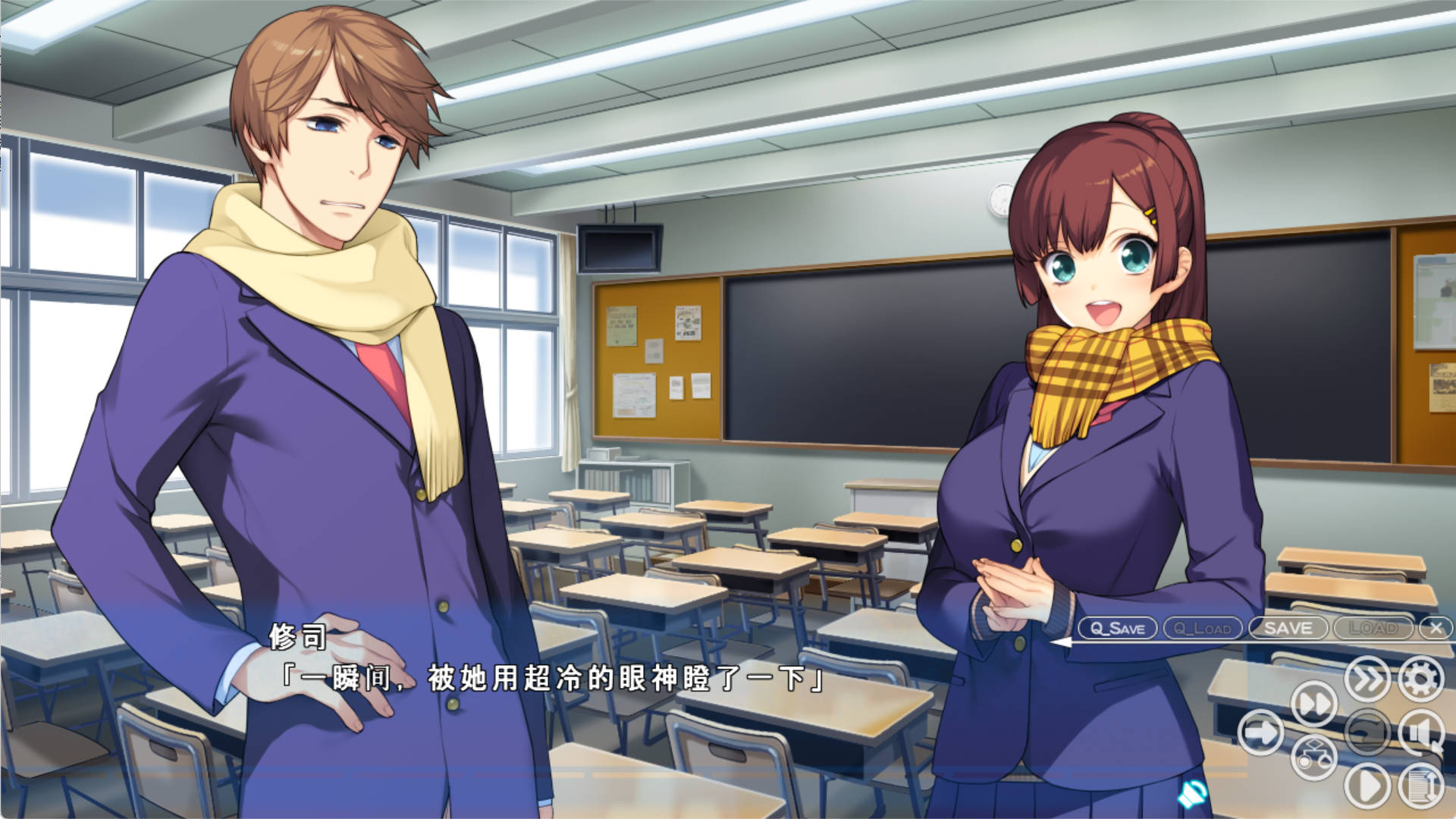Open the branching flowchart icon
Image resolution: width=1456 pixels, height=819 pixels.
pos(1314,758)
